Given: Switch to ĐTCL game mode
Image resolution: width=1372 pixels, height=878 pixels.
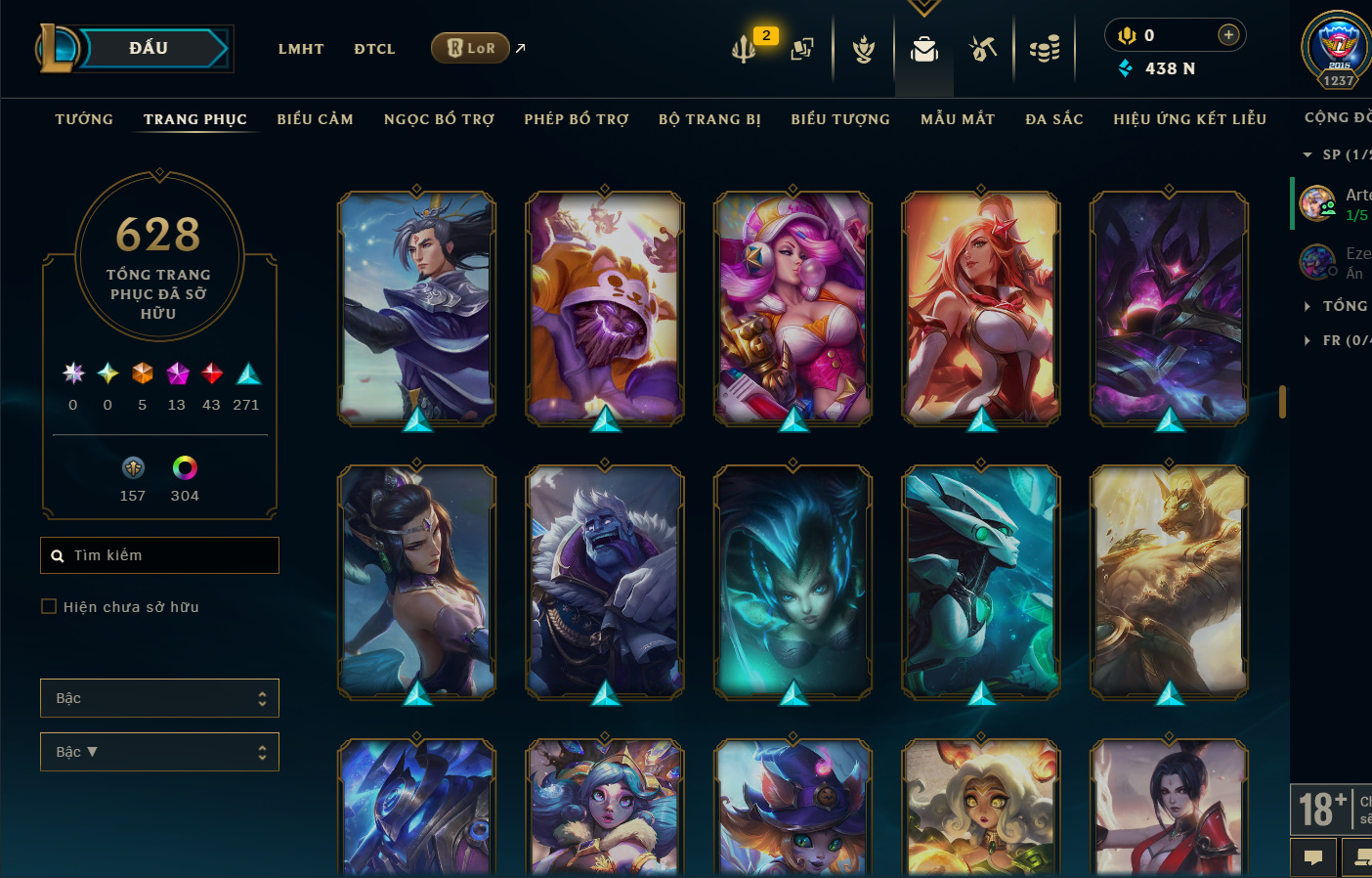Looking at the screenshot, I should coord(374,49).
